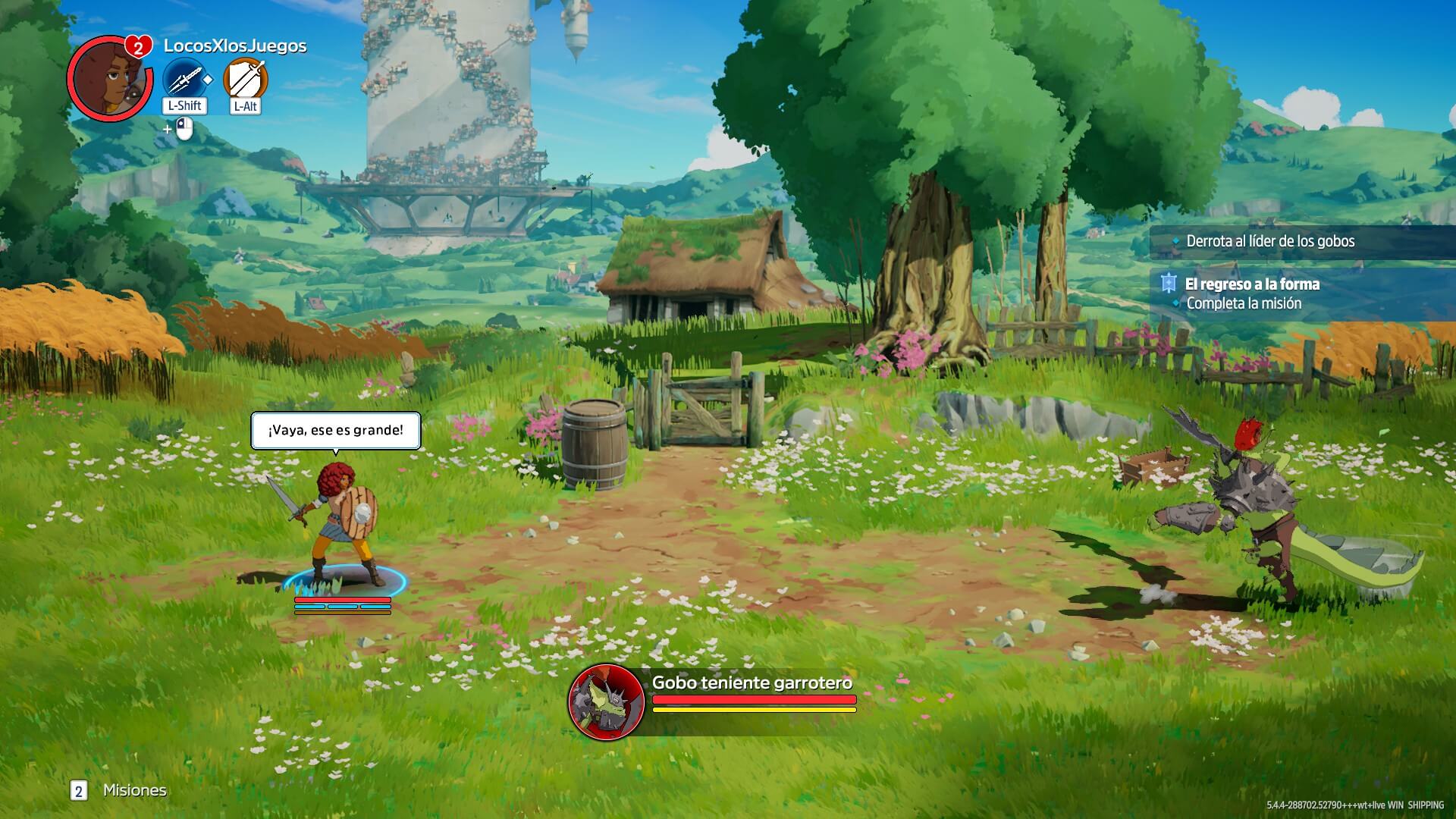
Task: Select the Derrota al líder de los gobos objective
Action: click(1269, 241)
